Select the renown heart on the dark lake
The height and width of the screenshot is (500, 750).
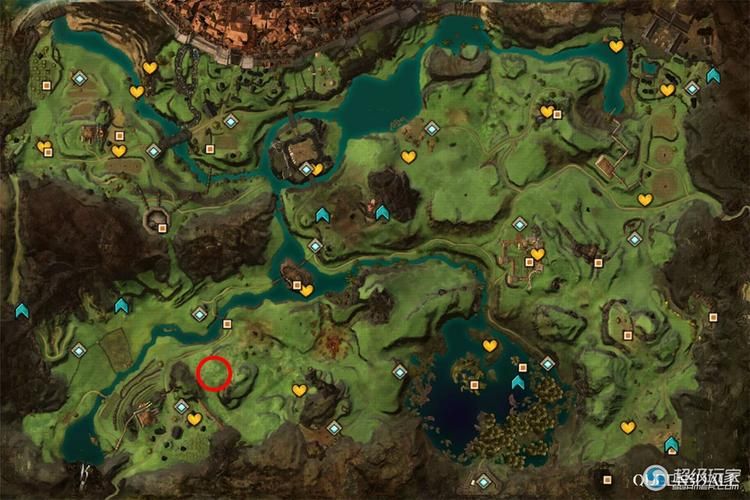coord(490,346)
